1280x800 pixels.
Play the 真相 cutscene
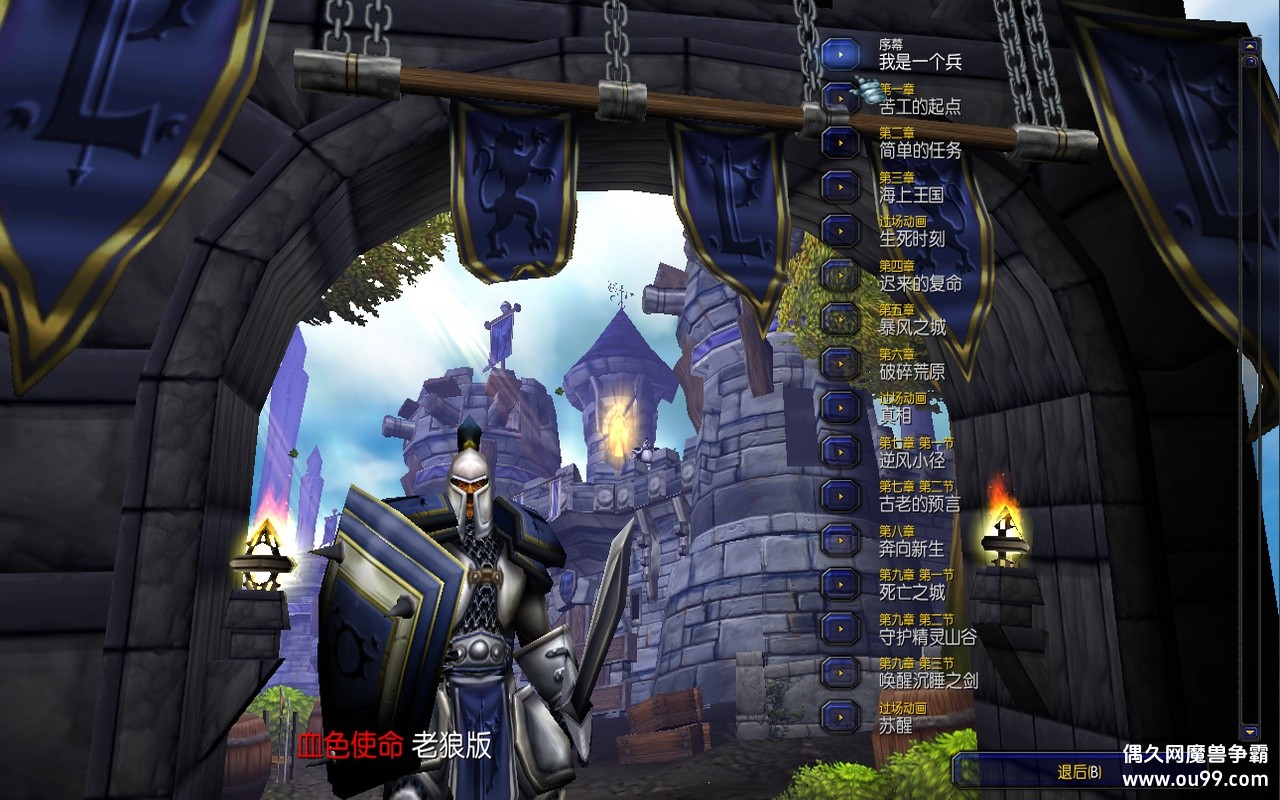(x=841, y=407)
